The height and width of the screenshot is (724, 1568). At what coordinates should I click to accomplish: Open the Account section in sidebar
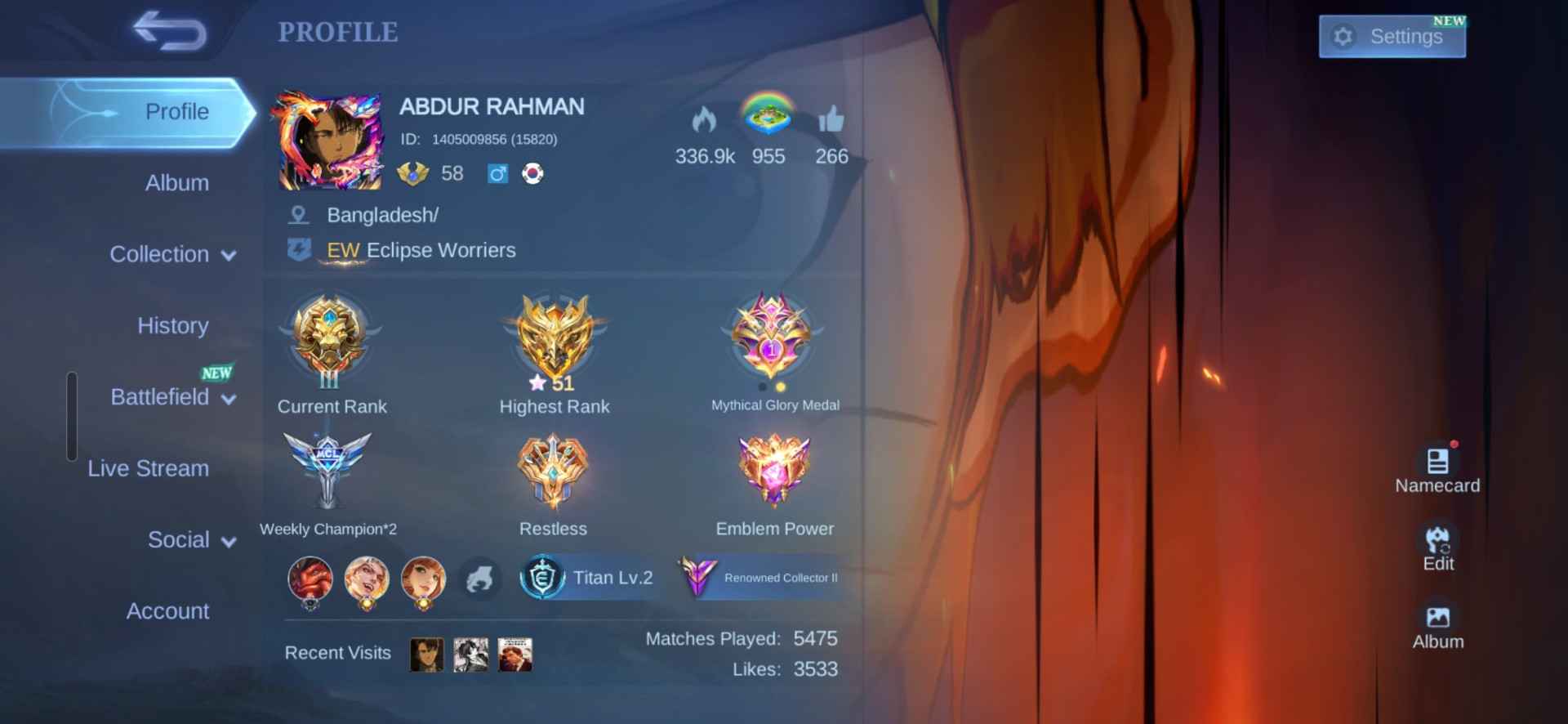click(x=167, y=610)
